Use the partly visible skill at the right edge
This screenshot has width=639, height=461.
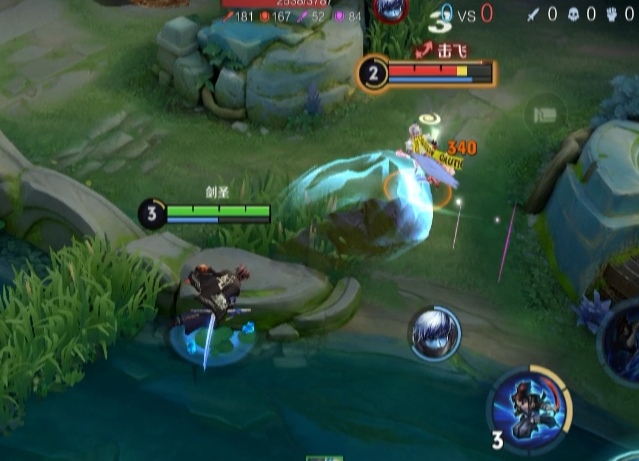click(x=623, y=342)
